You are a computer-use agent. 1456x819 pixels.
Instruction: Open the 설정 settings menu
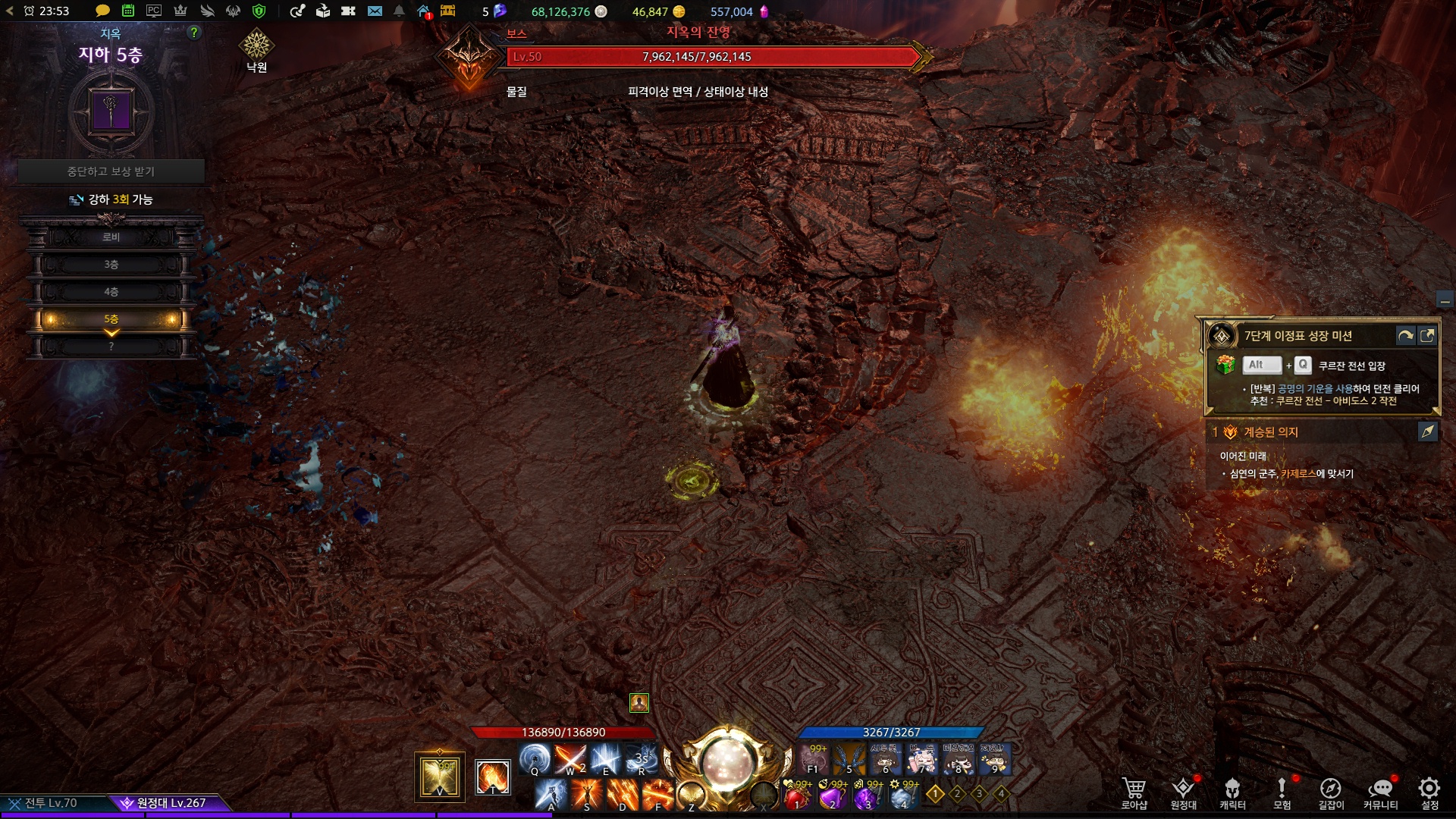(x=1429, y=792)
